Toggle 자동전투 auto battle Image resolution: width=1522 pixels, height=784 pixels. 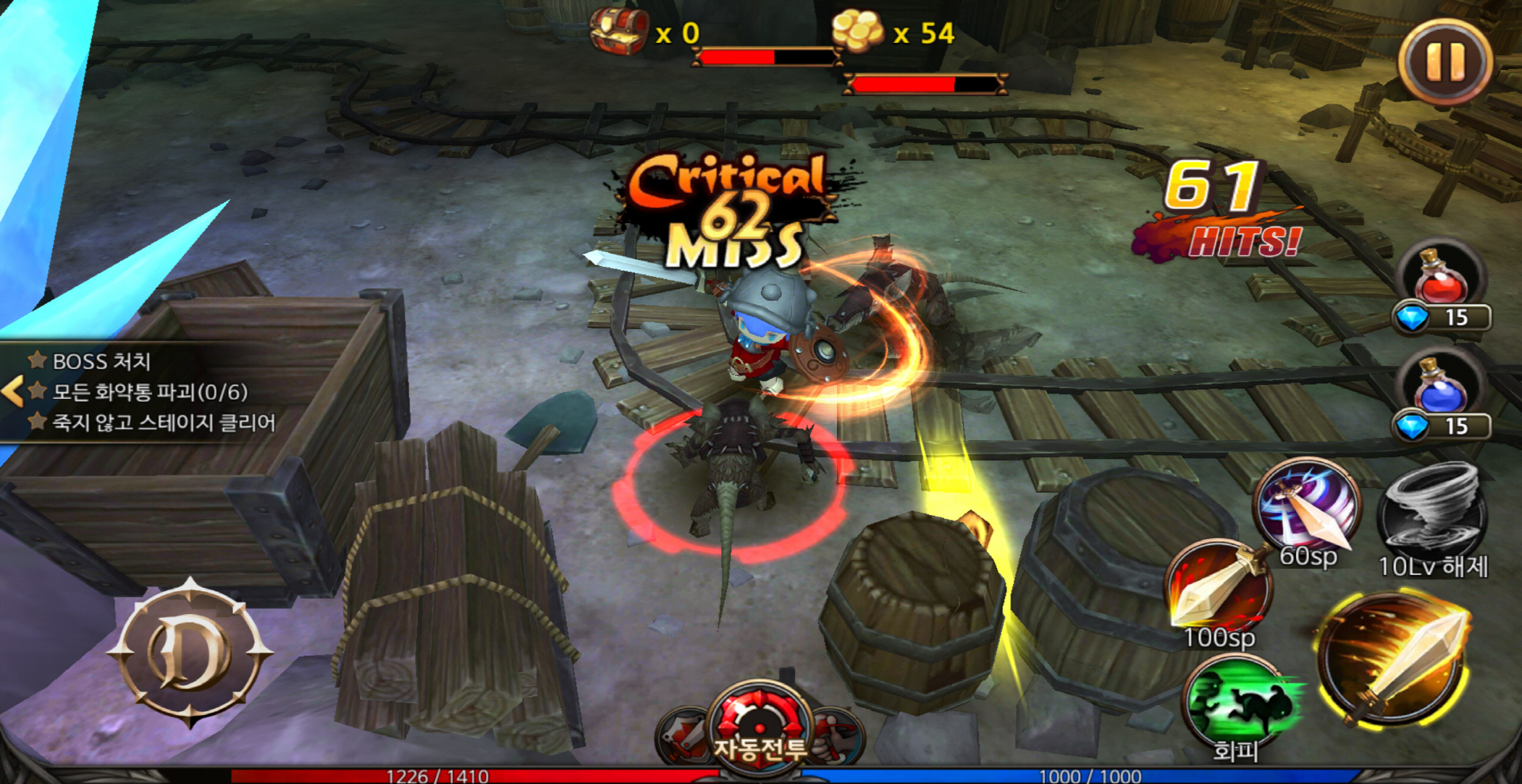(759, 726)
